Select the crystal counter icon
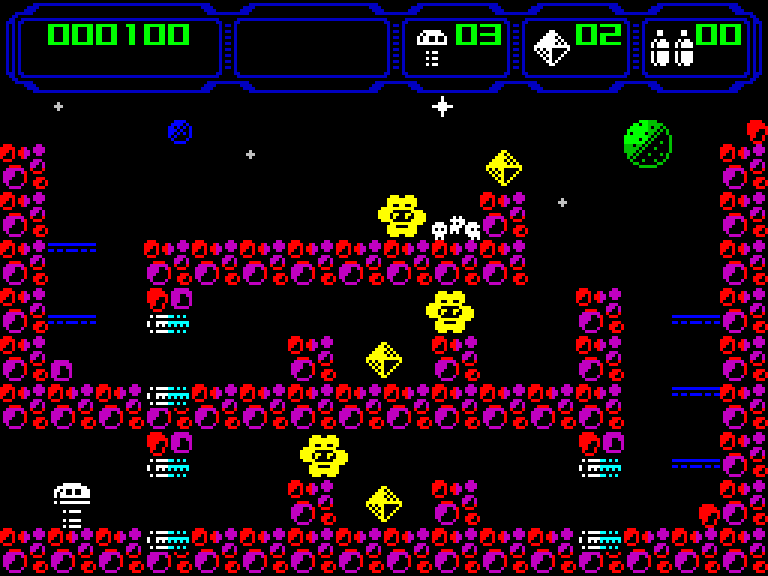Image resolution: width=768 pixels, height=576 pixels. point(552,47)
